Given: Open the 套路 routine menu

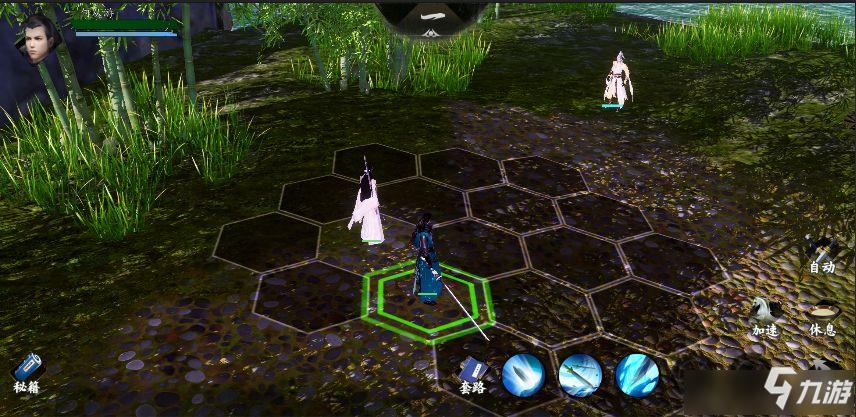Looking at the screenshot, I should point(471,373).
